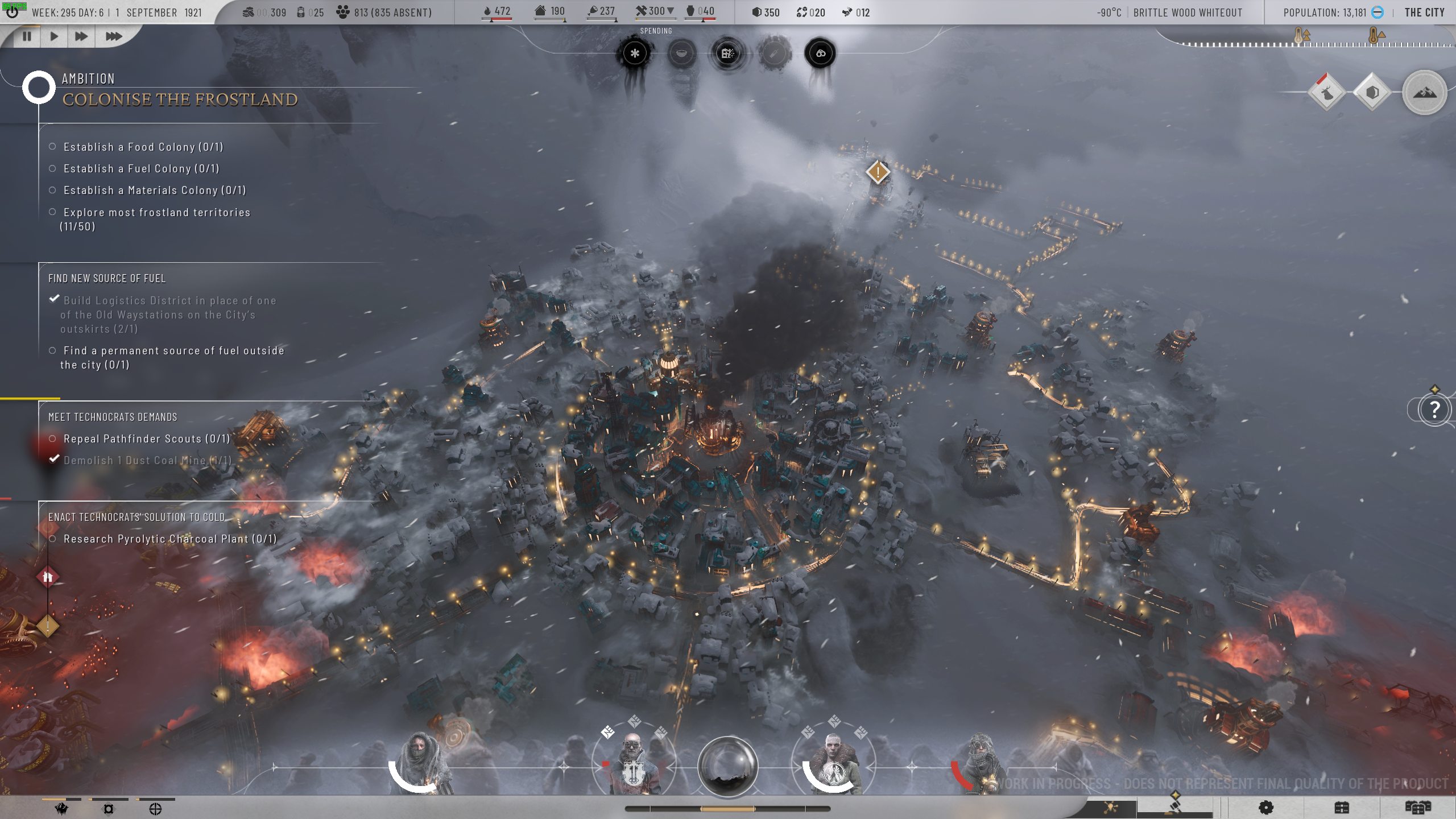Click the warning exclamation marker on the map
Image resolution: width=1456 pixels, height=819 pixels.
coord(878,172)
